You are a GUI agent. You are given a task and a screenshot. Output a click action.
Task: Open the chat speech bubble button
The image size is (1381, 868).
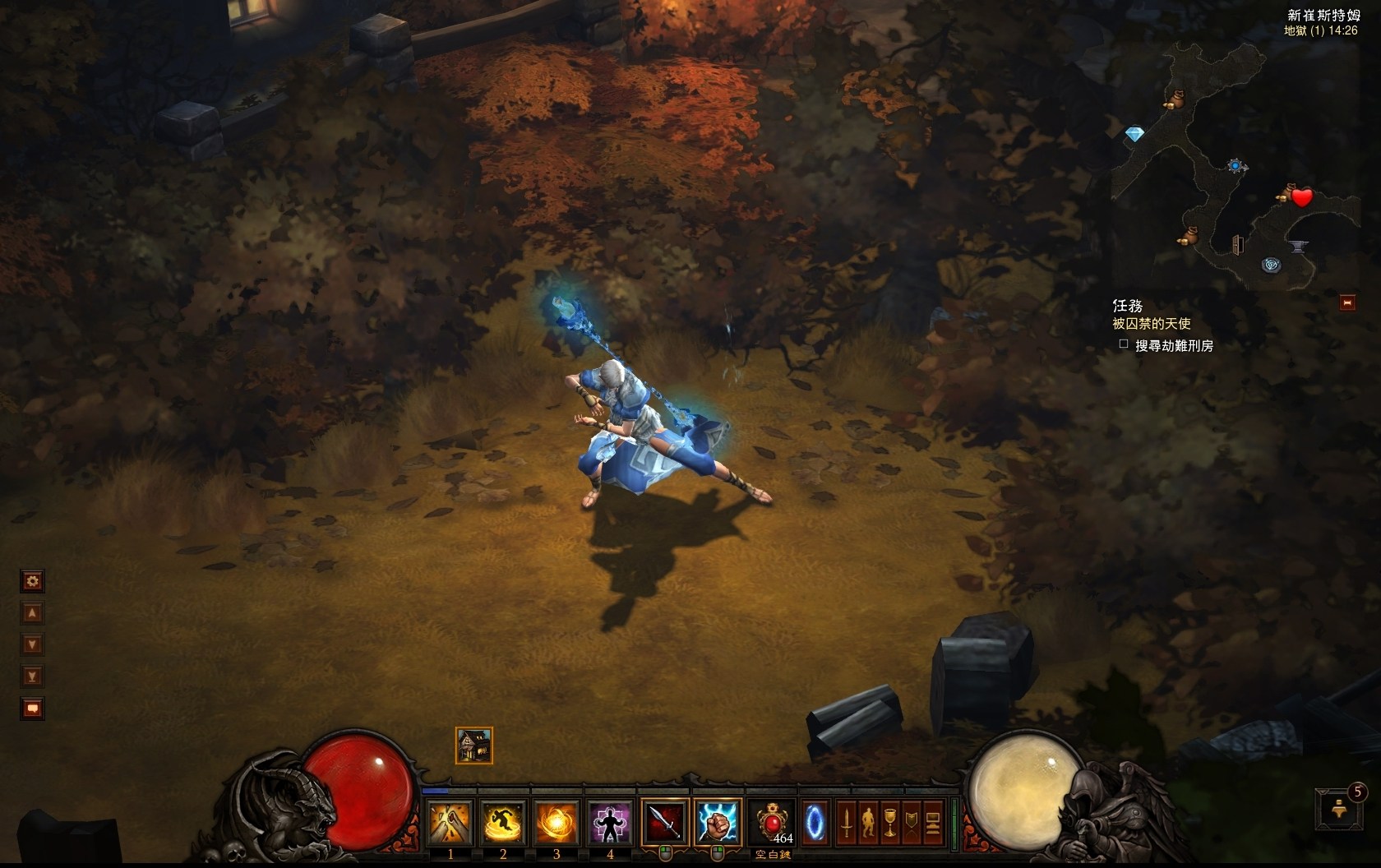32,708
